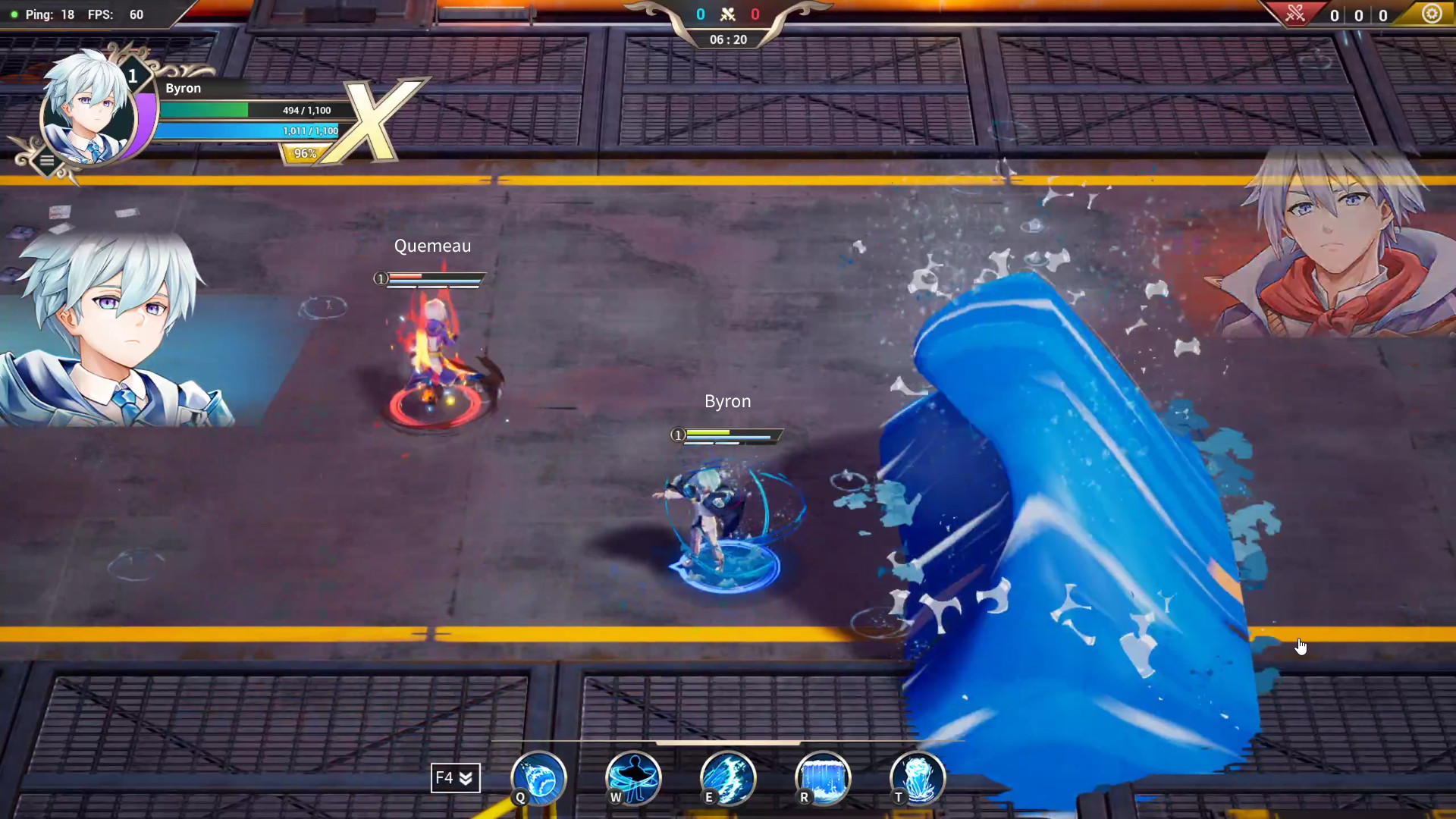Select the match timer showing 06:20
The image size is (1456, 819).
pyautogui.click(x=727, y=39)
